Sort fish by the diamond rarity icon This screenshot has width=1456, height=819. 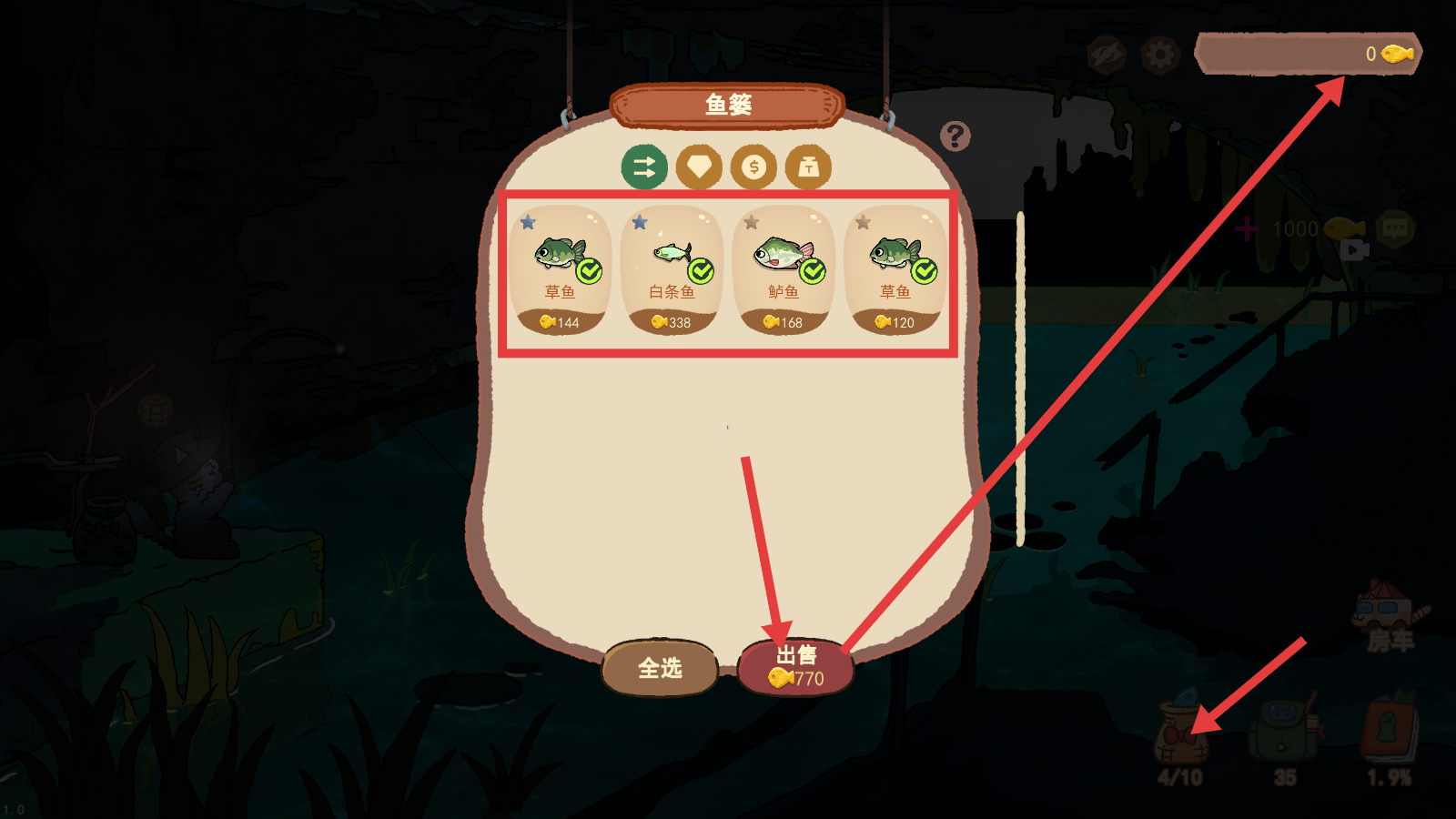(699, 167)
